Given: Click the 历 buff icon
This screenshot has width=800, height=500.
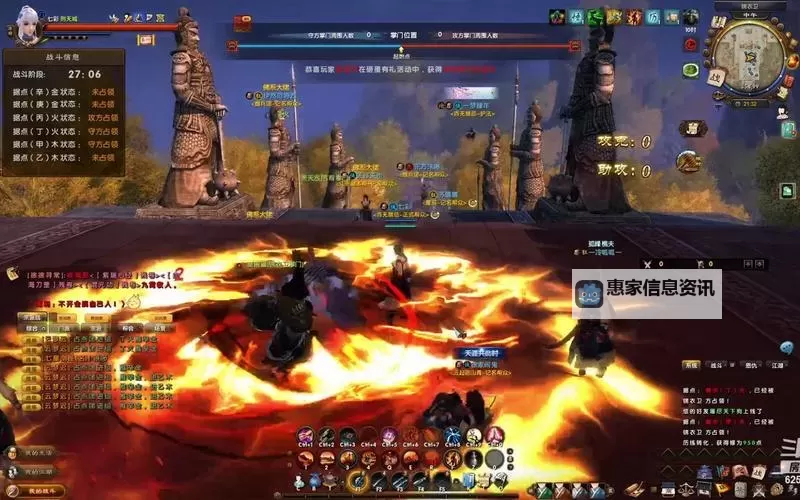Looking at the screenshot, I should pyautogui.click(x=652, y=17).
